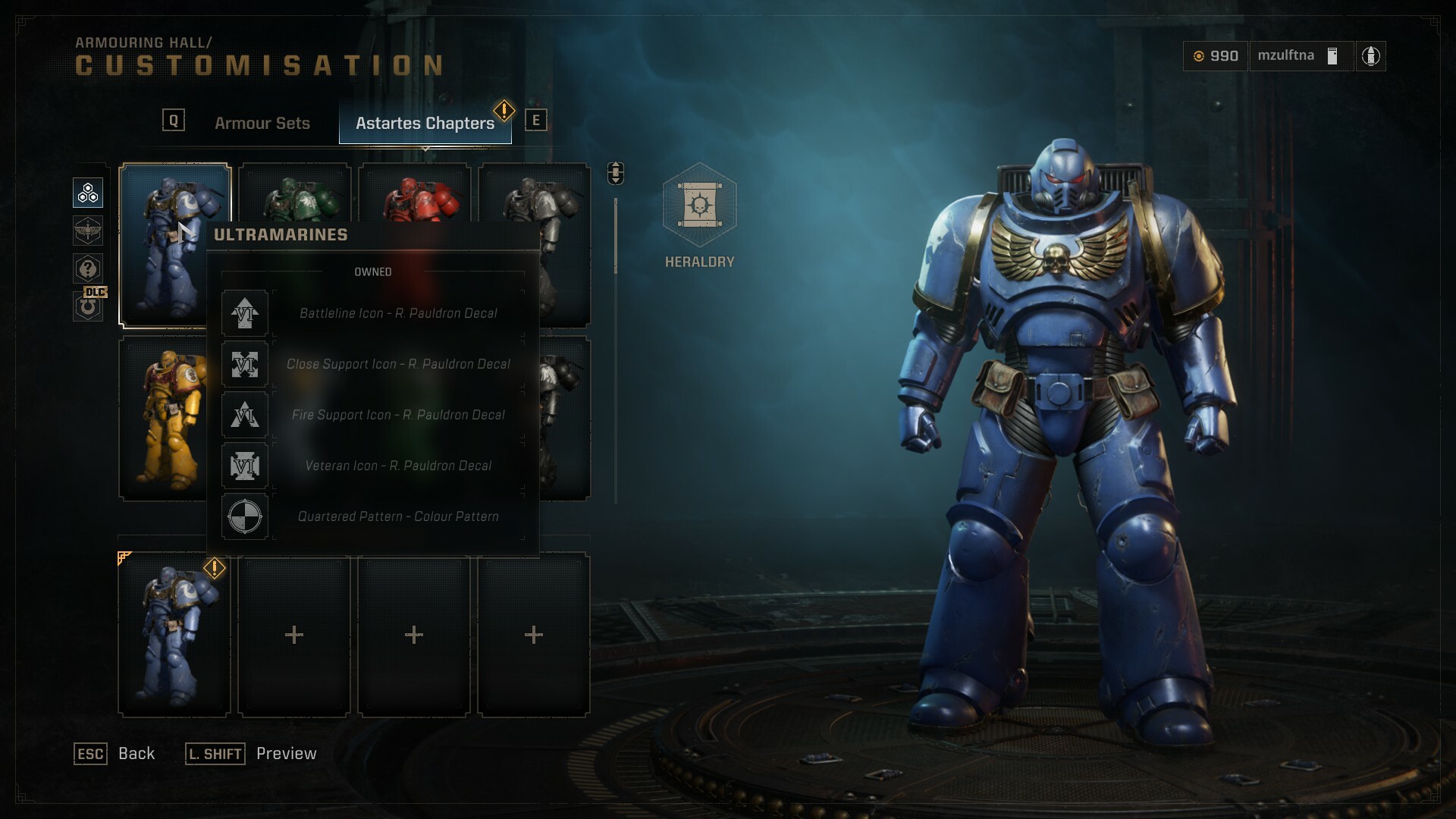The height and width of the screenshot is (819, 1456).
Task: Toggle the Quartered Pattern colour pattern
Action: tap(396, 516)
